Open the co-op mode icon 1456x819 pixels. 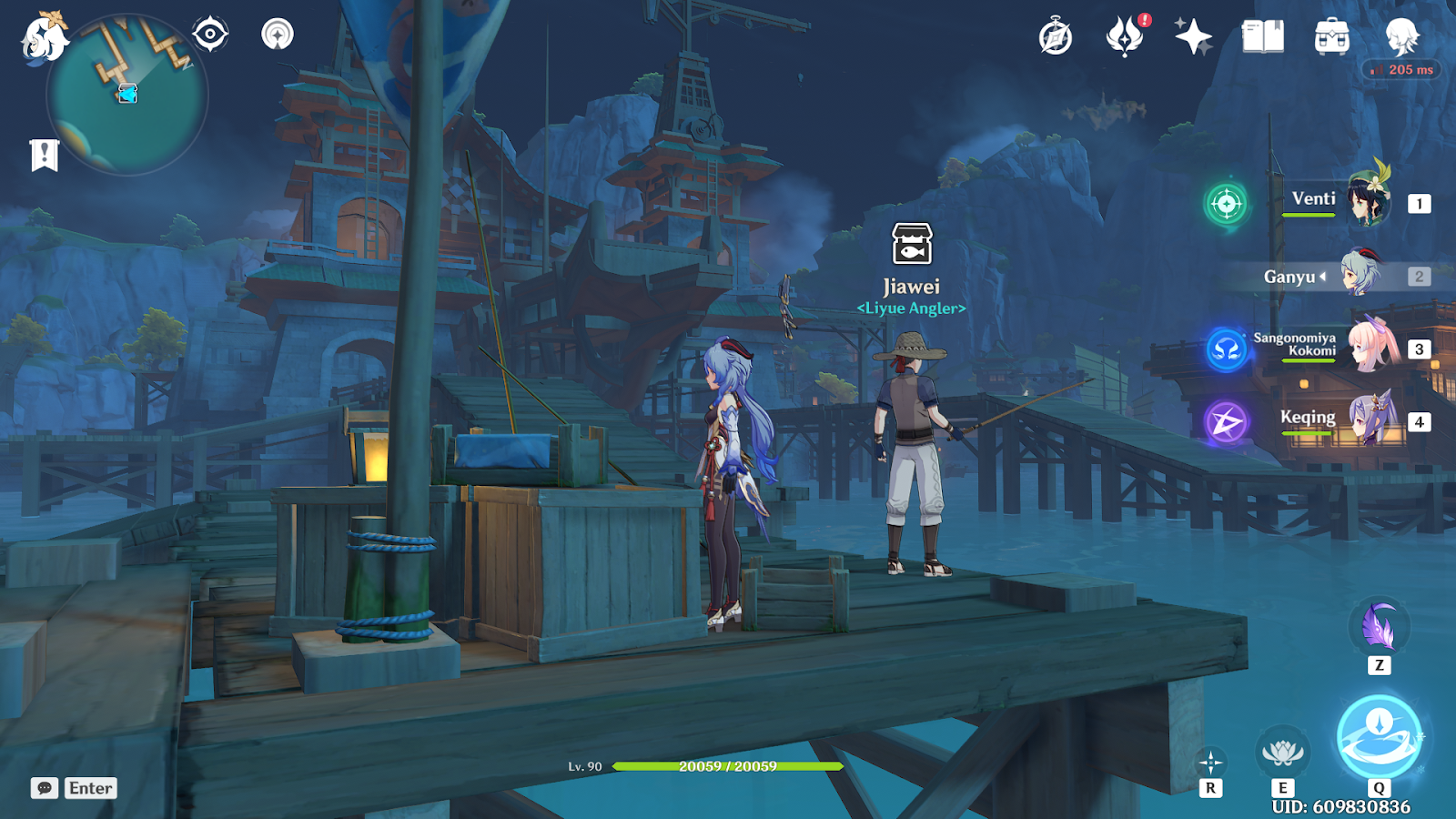pyautogui.click(x=278, y=35)
